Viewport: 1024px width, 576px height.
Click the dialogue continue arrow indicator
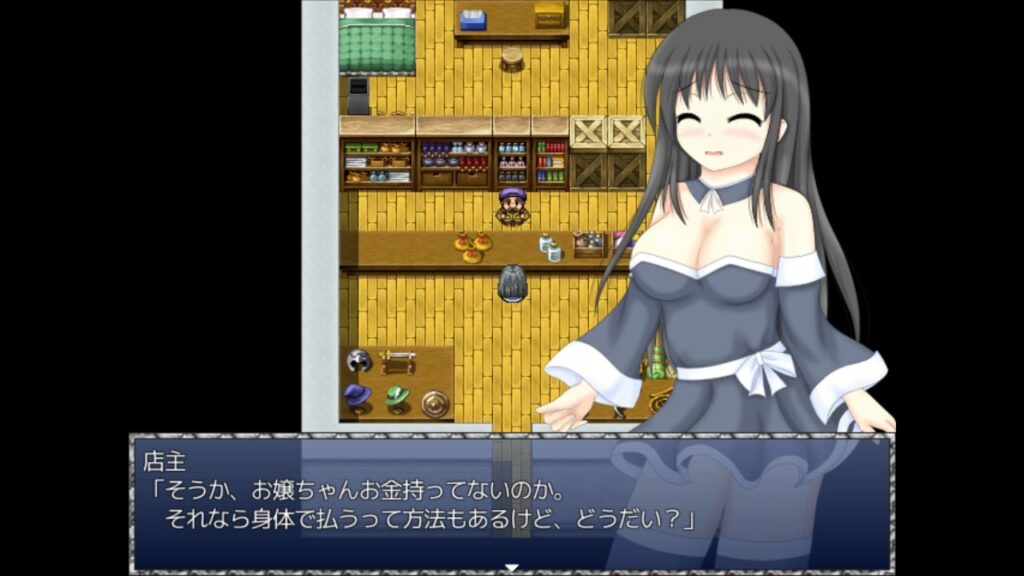(512, 568)
